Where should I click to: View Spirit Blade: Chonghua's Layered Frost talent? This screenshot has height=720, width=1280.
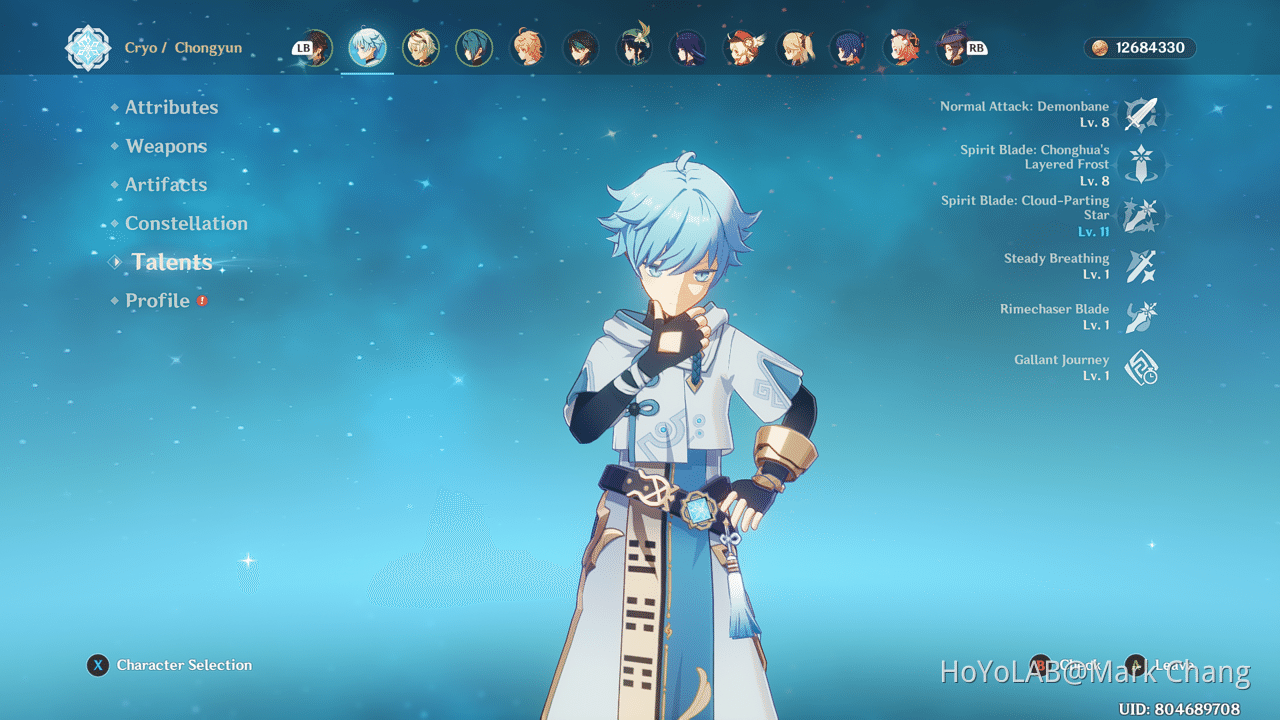click(x=1141, y=164)
